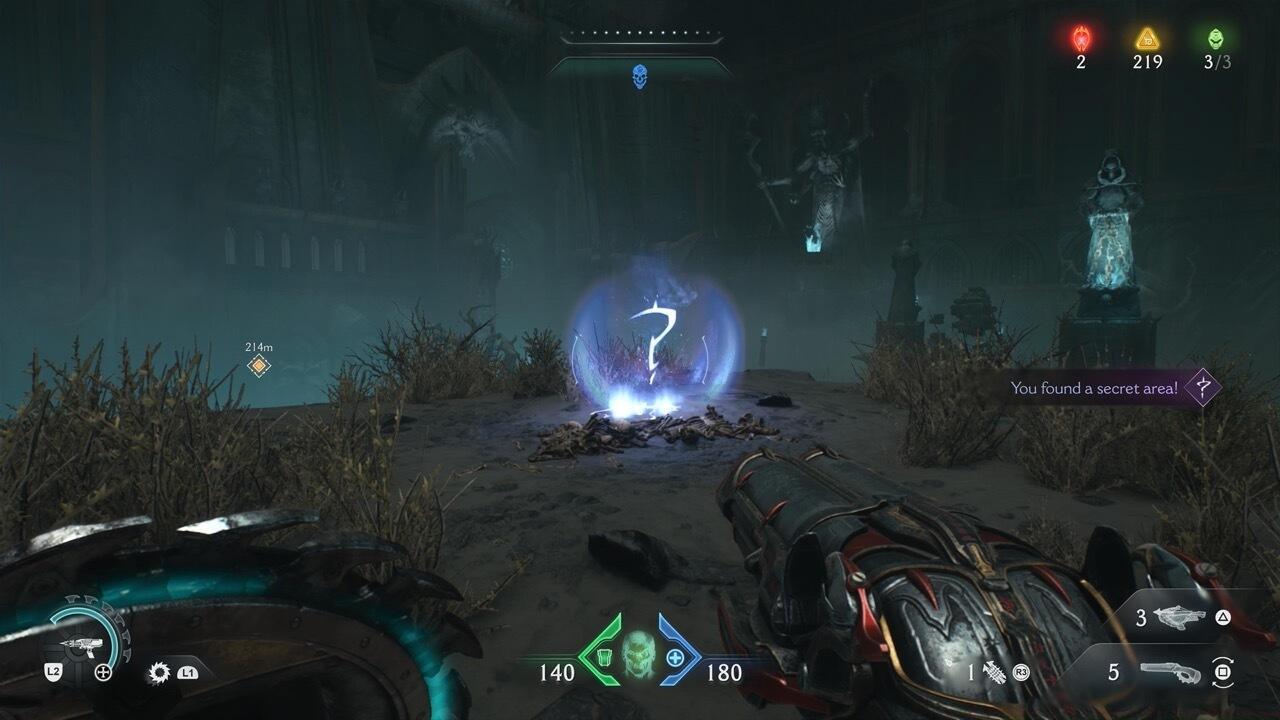
Task: Select the equipped weapon icon in the circular gauge
Action: 79,645
